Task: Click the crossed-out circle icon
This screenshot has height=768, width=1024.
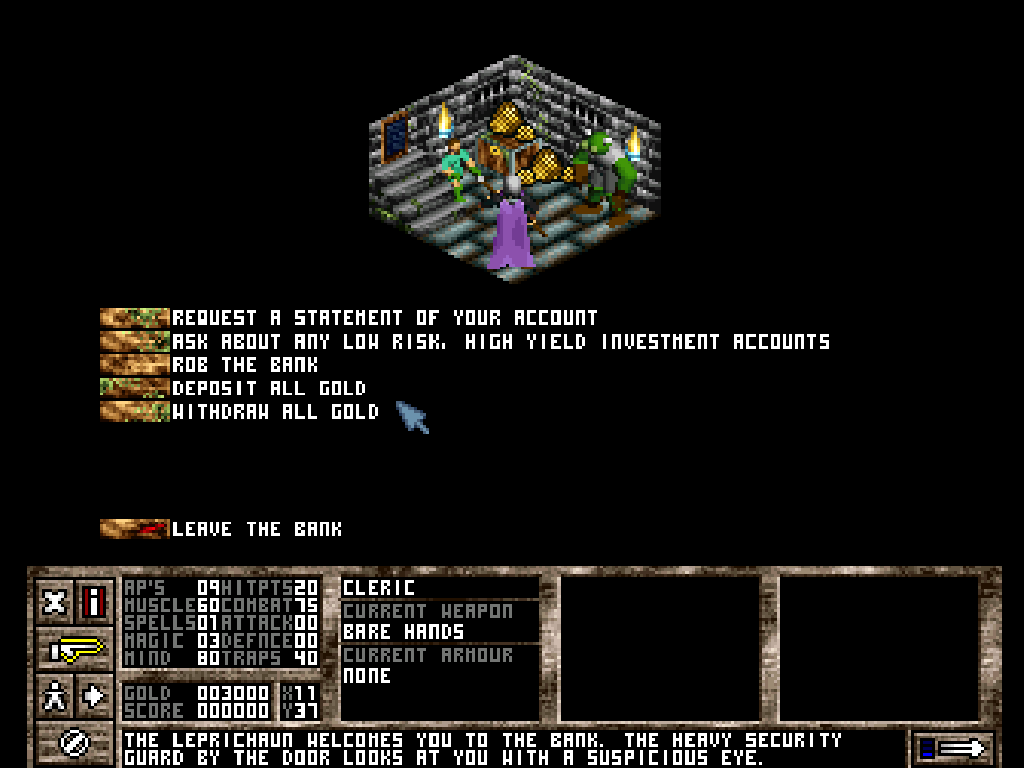Action: tap(75, 741)
